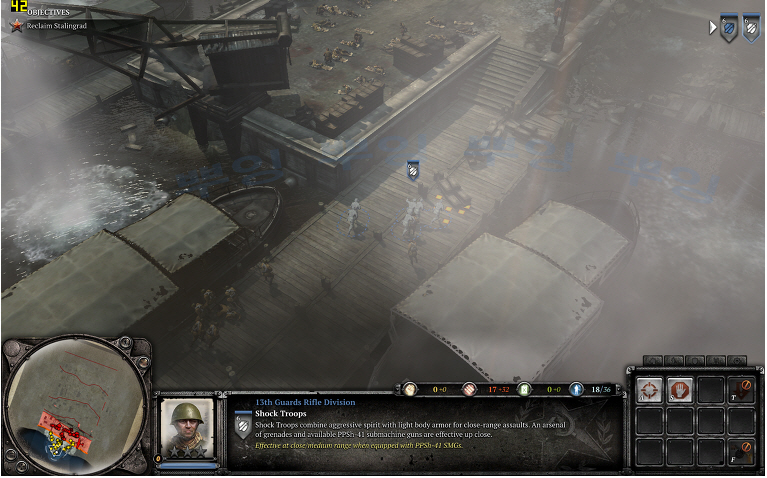The width and height of the screenshot is (767, 478).
Task: Expand the squad list arrow beside the shields
Action: click(x=712, y=28)
